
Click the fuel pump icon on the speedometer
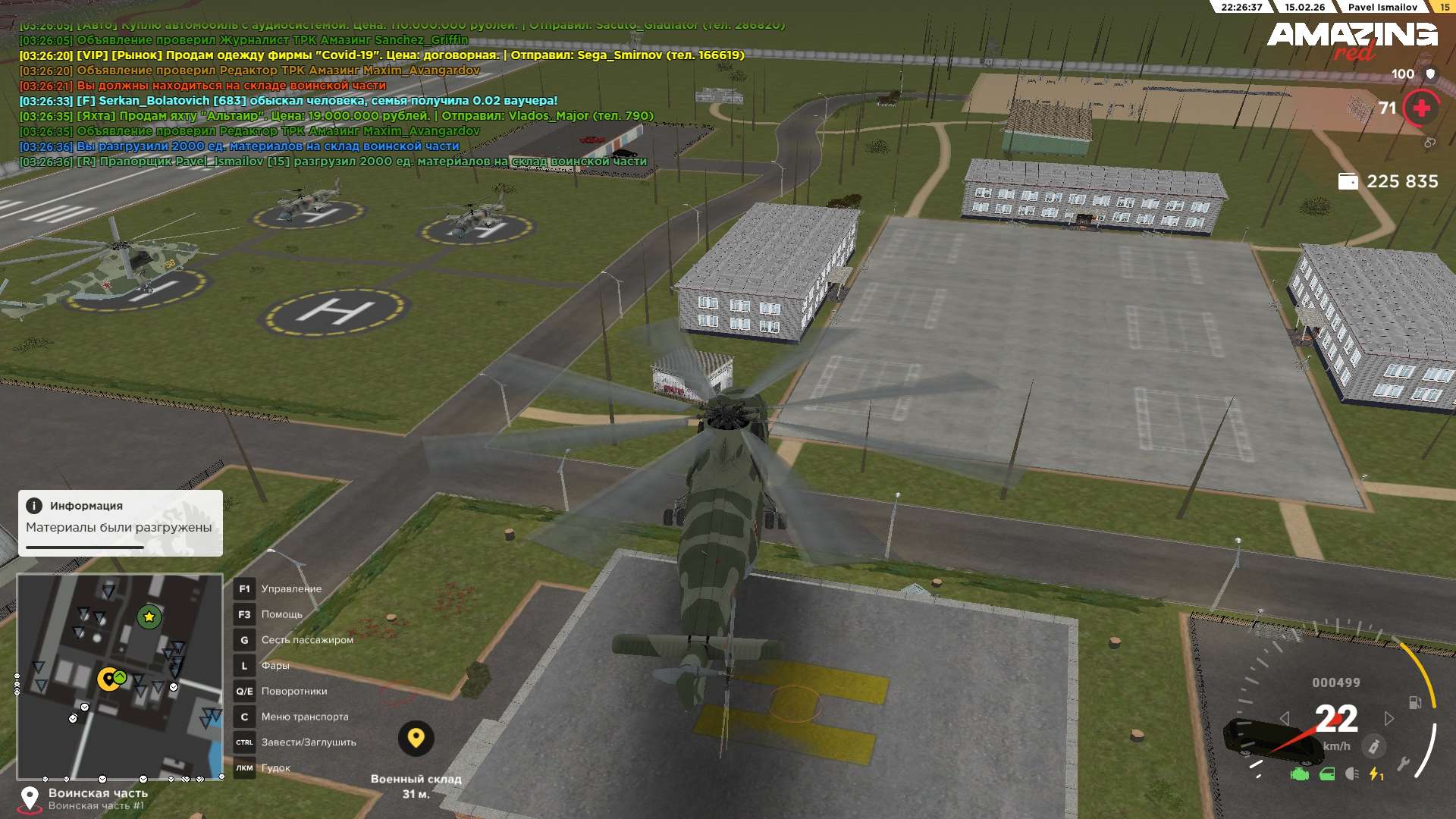[1415, 702]
